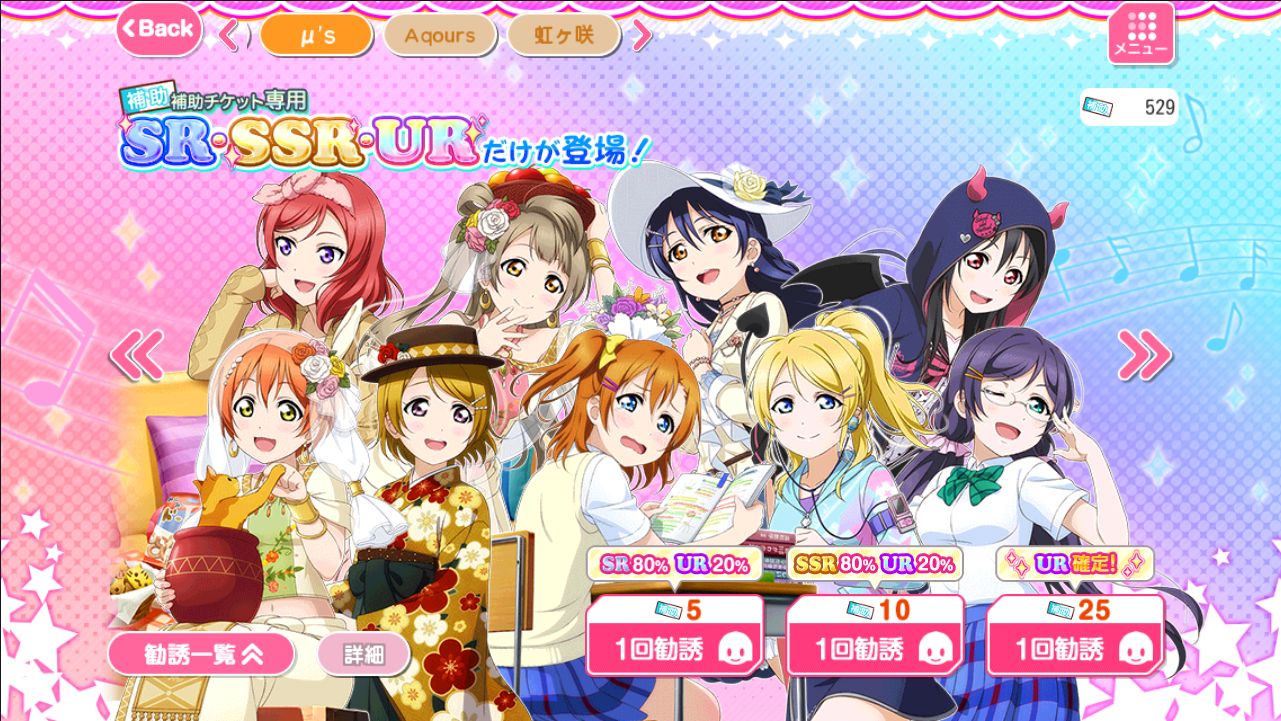Viewport: 1281px width, 721px height.
Task: Scout once for 10 tickets
Action: [875, 637]
